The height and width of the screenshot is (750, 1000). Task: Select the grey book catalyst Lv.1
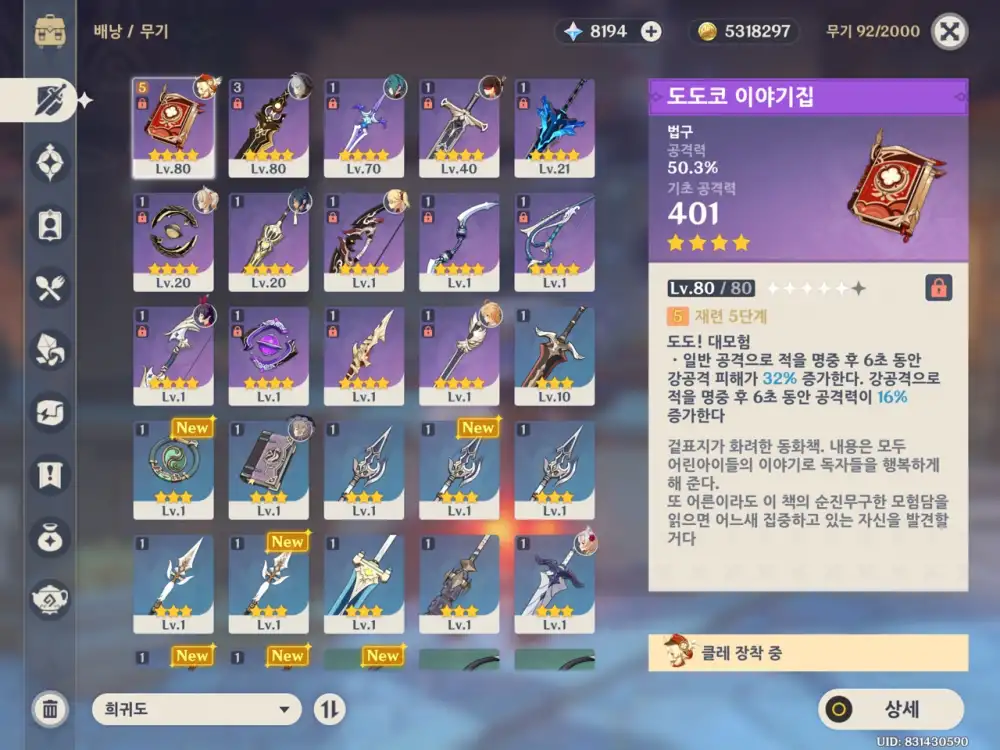268,469
